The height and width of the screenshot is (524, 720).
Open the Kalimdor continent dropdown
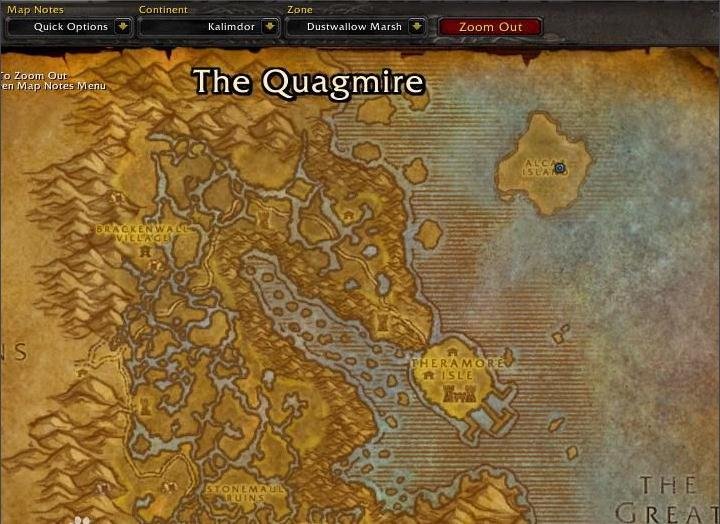pos(269,27)
